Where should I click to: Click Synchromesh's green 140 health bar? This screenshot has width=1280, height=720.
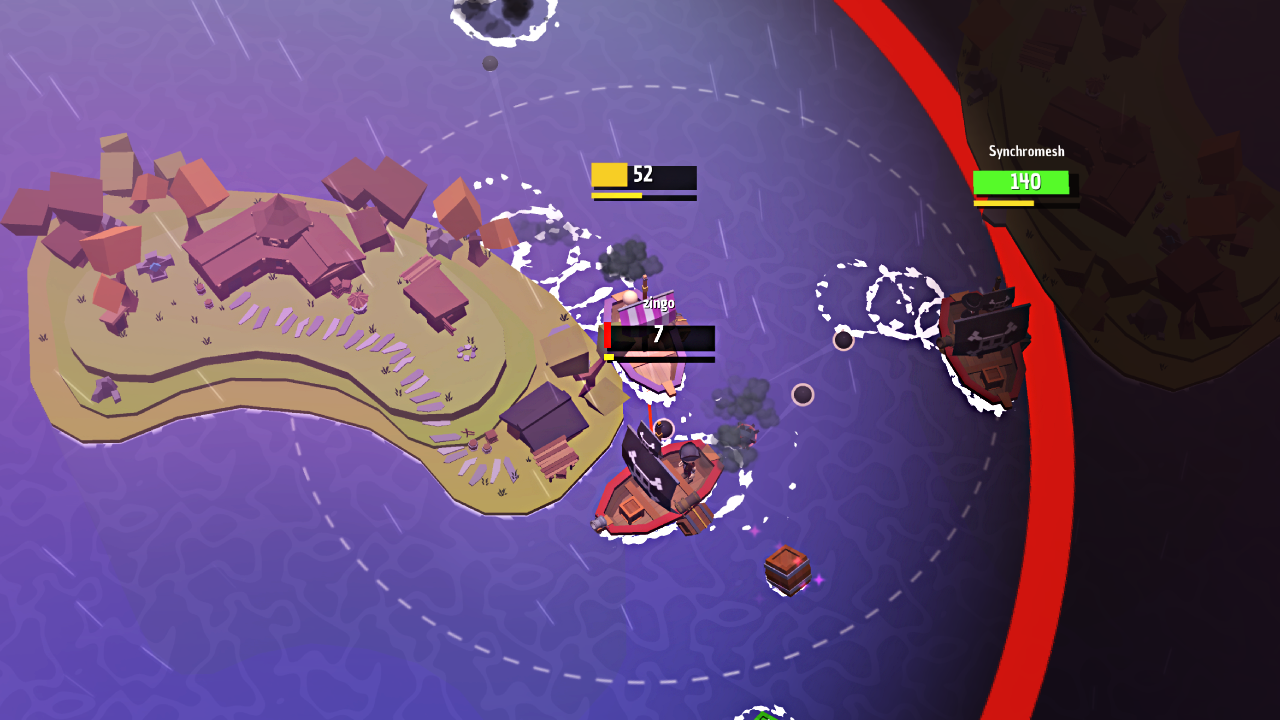1022,181
